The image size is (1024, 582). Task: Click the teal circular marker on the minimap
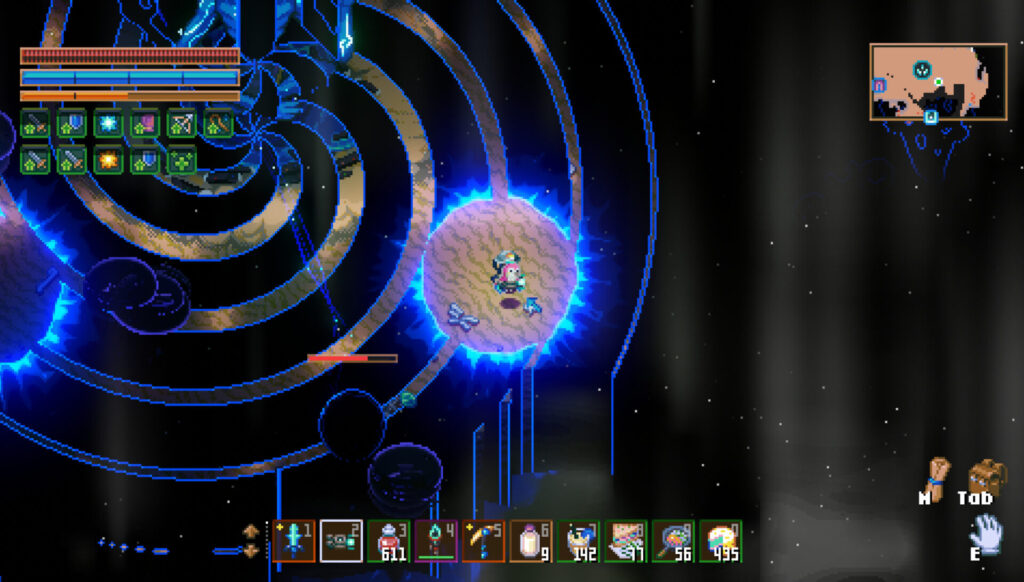pyautogui.click(x=922, y=69)
